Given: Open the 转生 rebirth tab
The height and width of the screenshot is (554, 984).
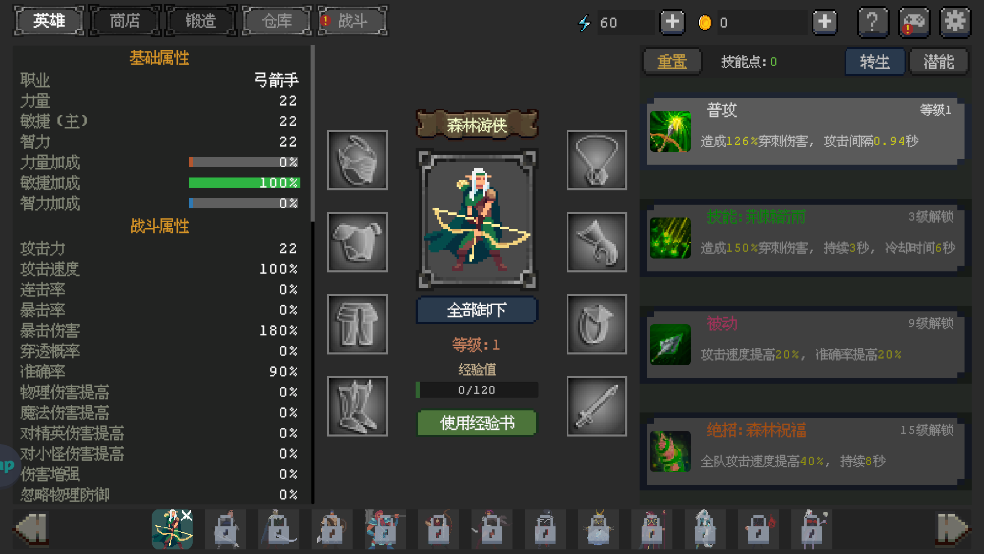Looking at the screenshot, I should (x=875, y=62).
